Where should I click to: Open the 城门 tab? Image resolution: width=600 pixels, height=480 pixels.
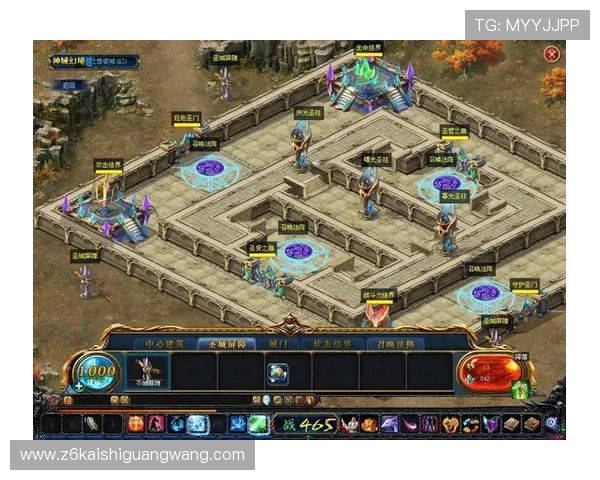pyautogui.click(x=277, y=344)
